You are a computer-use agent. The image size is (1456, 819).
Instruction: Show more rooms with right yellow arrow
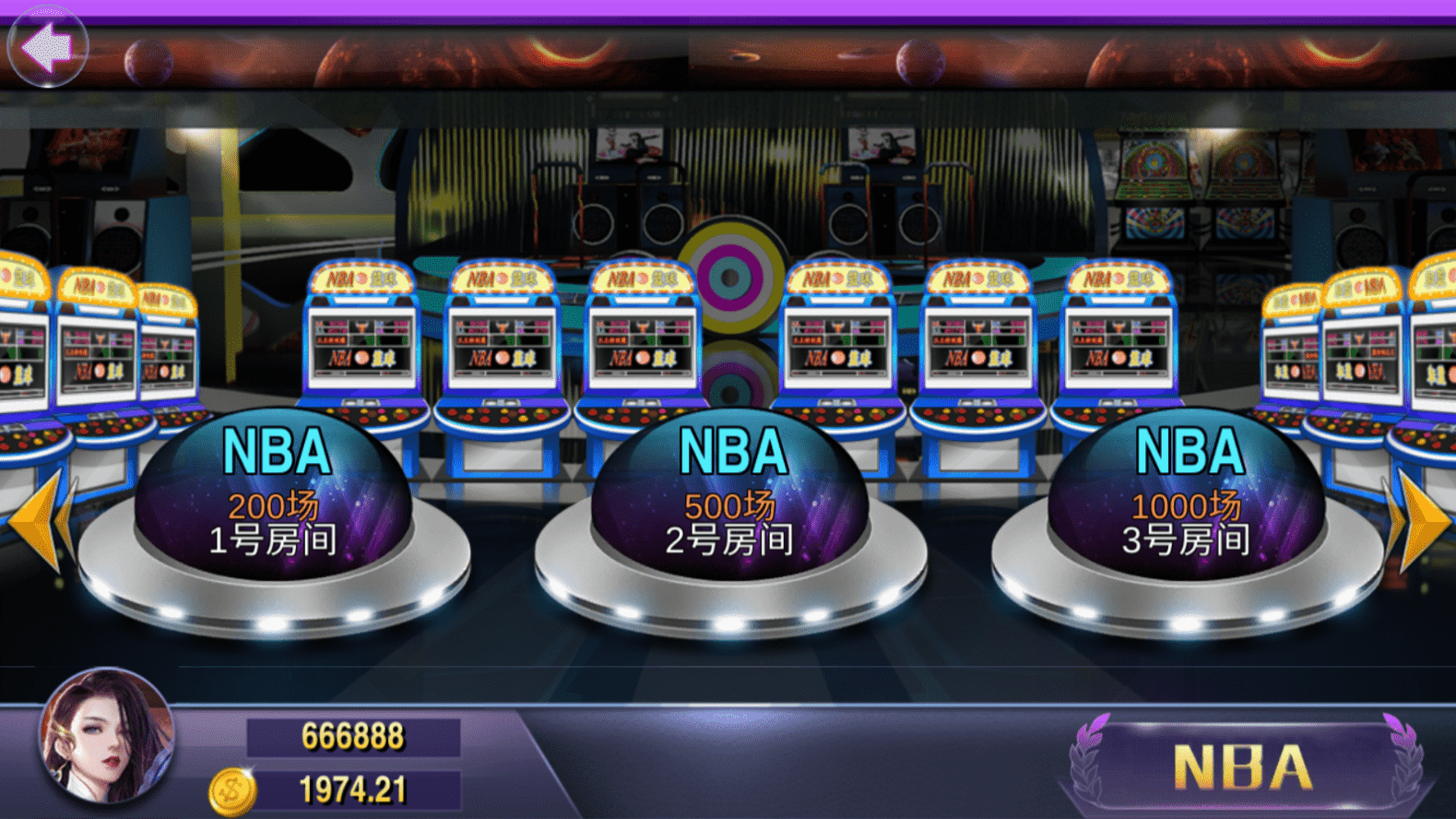click(x=1420, y=523)
